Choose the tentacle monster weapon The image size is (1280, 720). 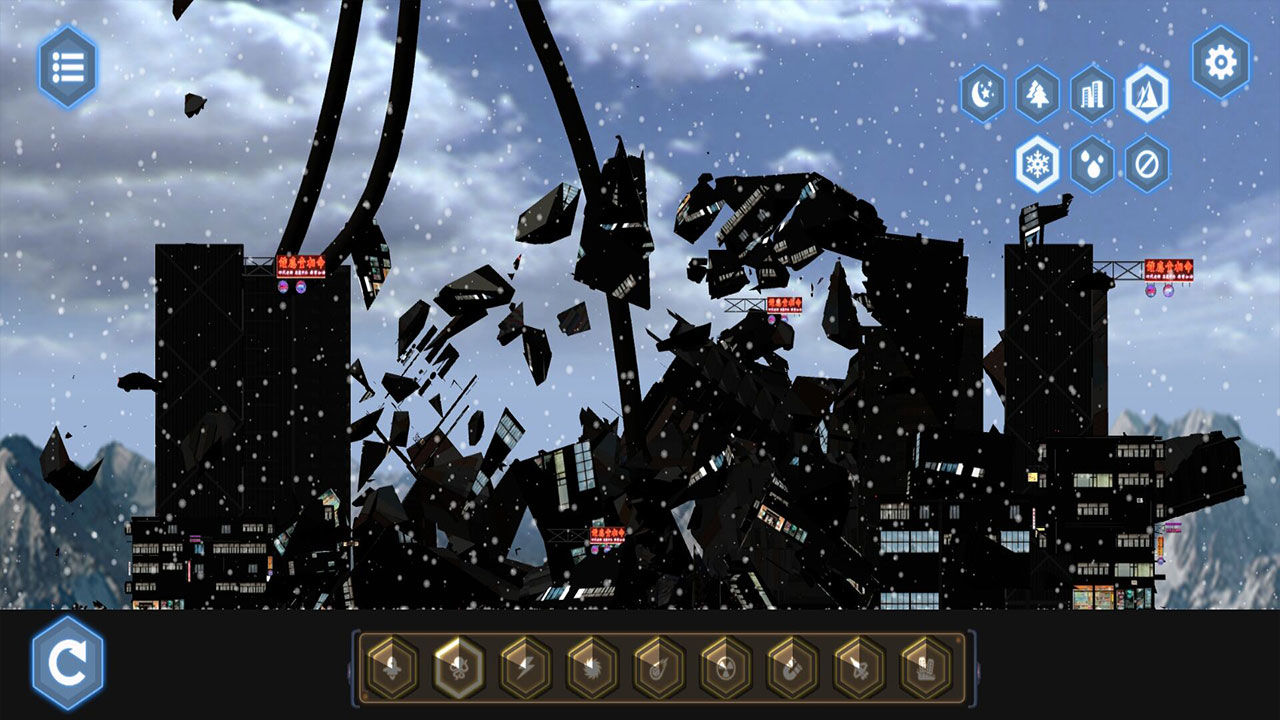(x=458, y=667)
